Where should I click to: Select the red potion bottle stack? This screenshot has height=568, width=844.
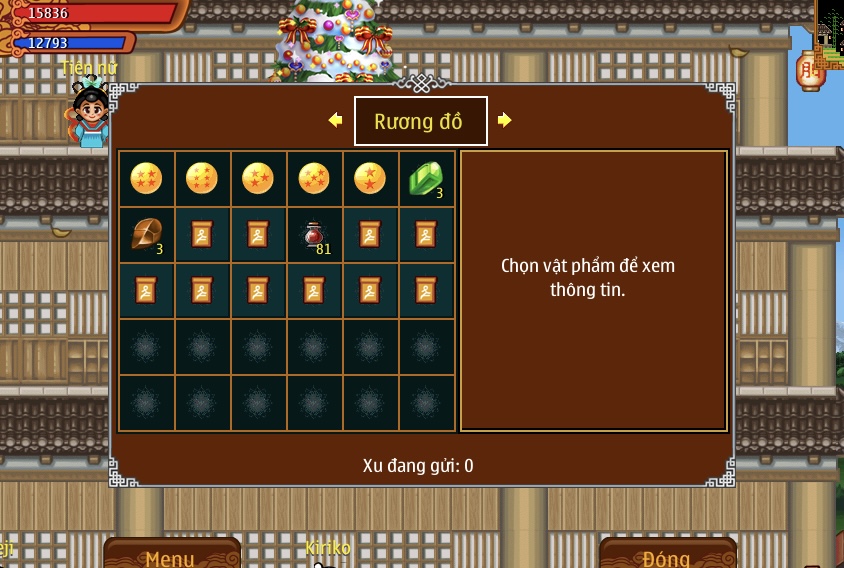point(314,235)
